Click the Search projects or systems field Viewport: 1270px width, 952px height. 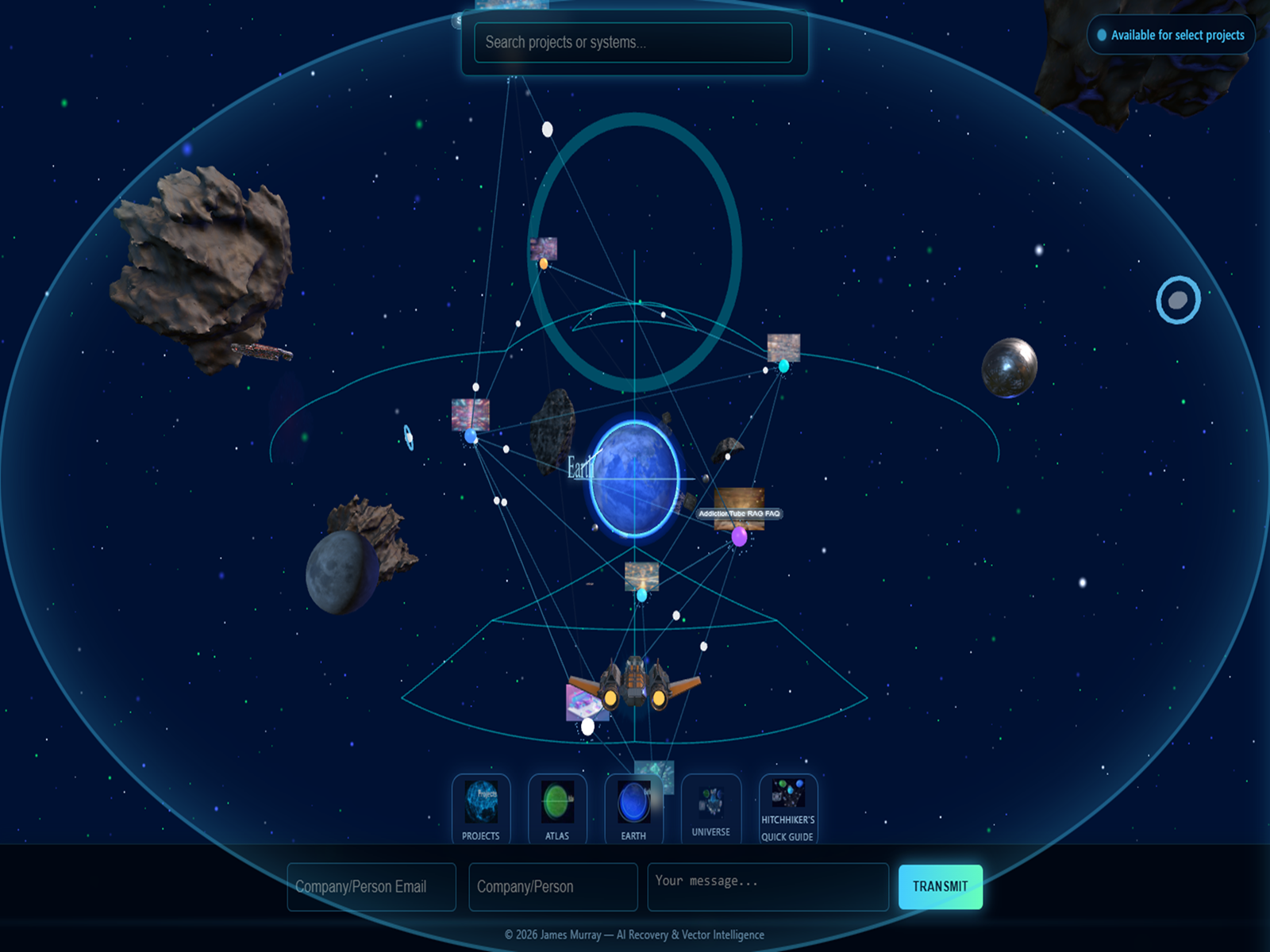[x=633, y=44]
